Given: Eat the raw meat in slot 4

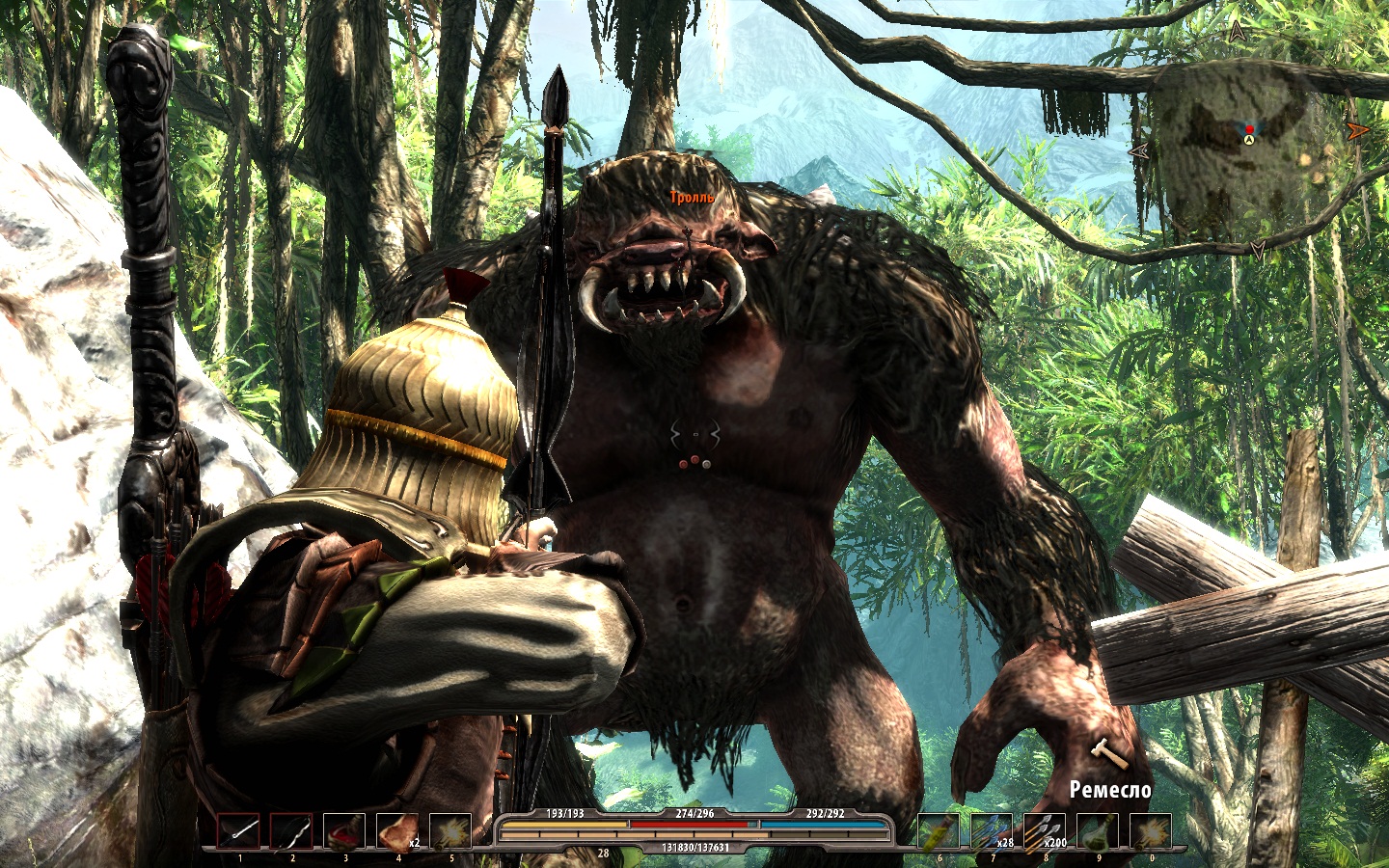Looking at the screenshot, I should (x=396, y=831).
